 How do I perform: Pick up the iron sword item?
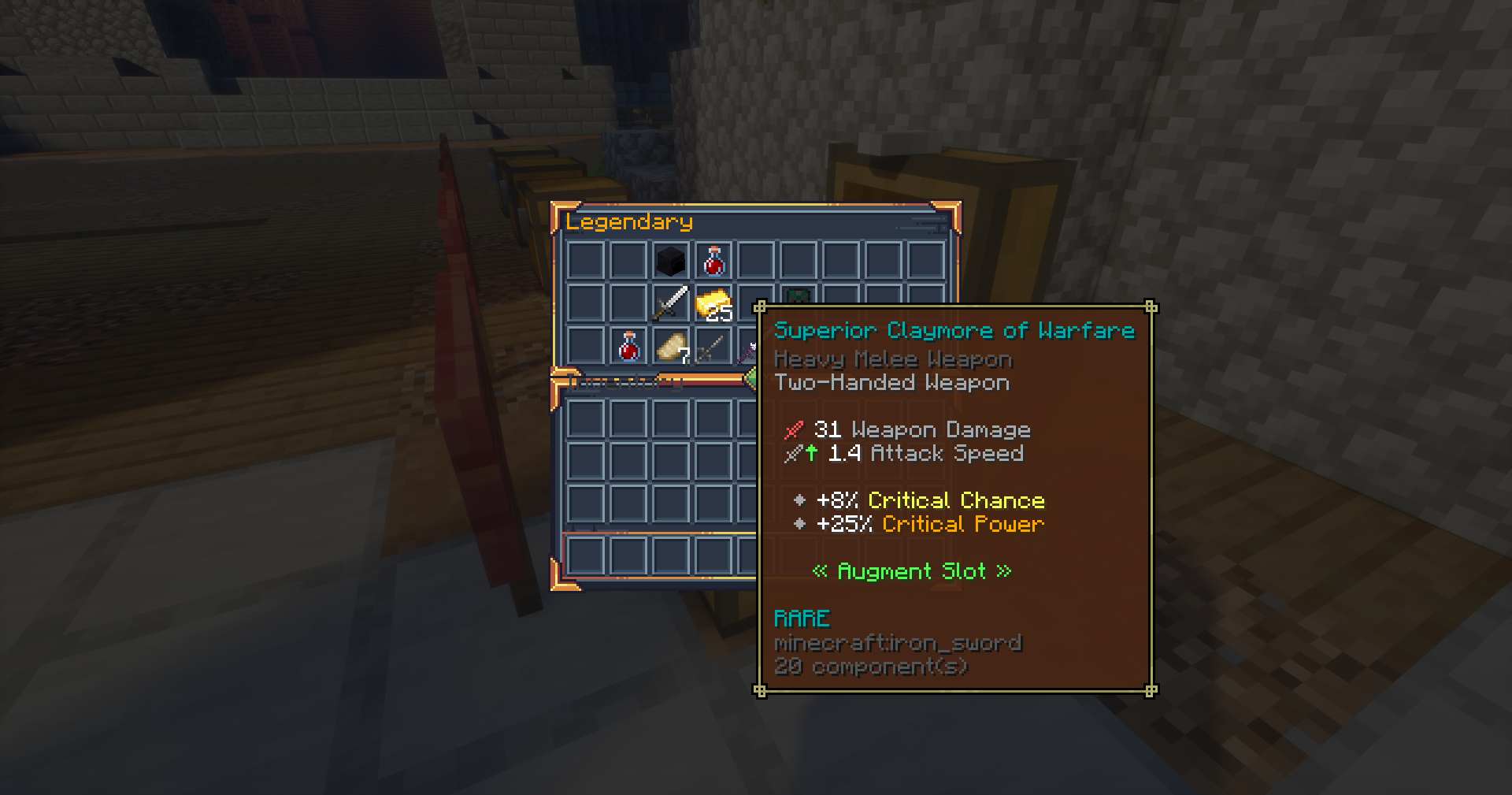(x=670, y=304)
